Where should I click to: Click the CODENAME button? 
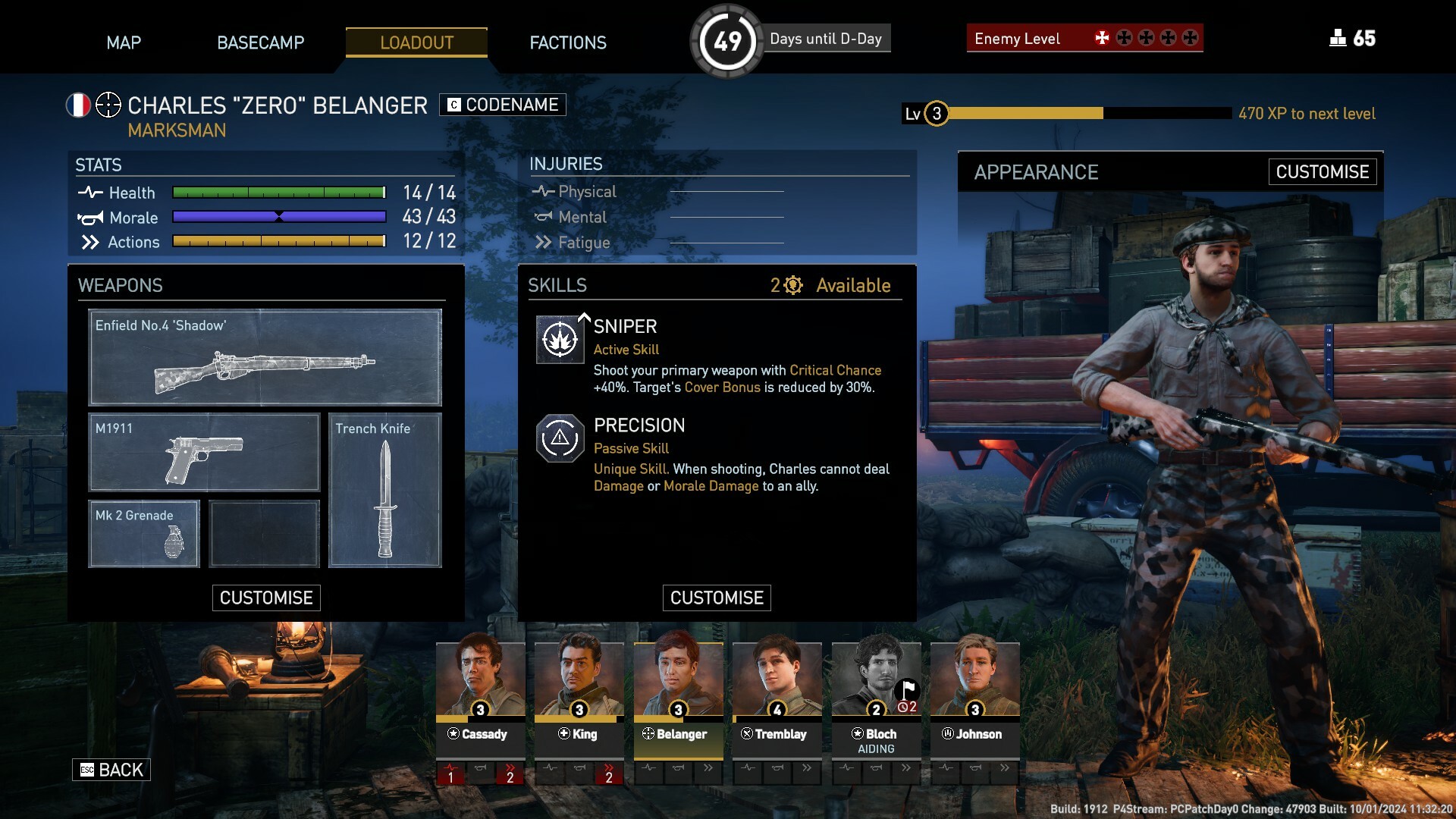(x=503, y=105)
